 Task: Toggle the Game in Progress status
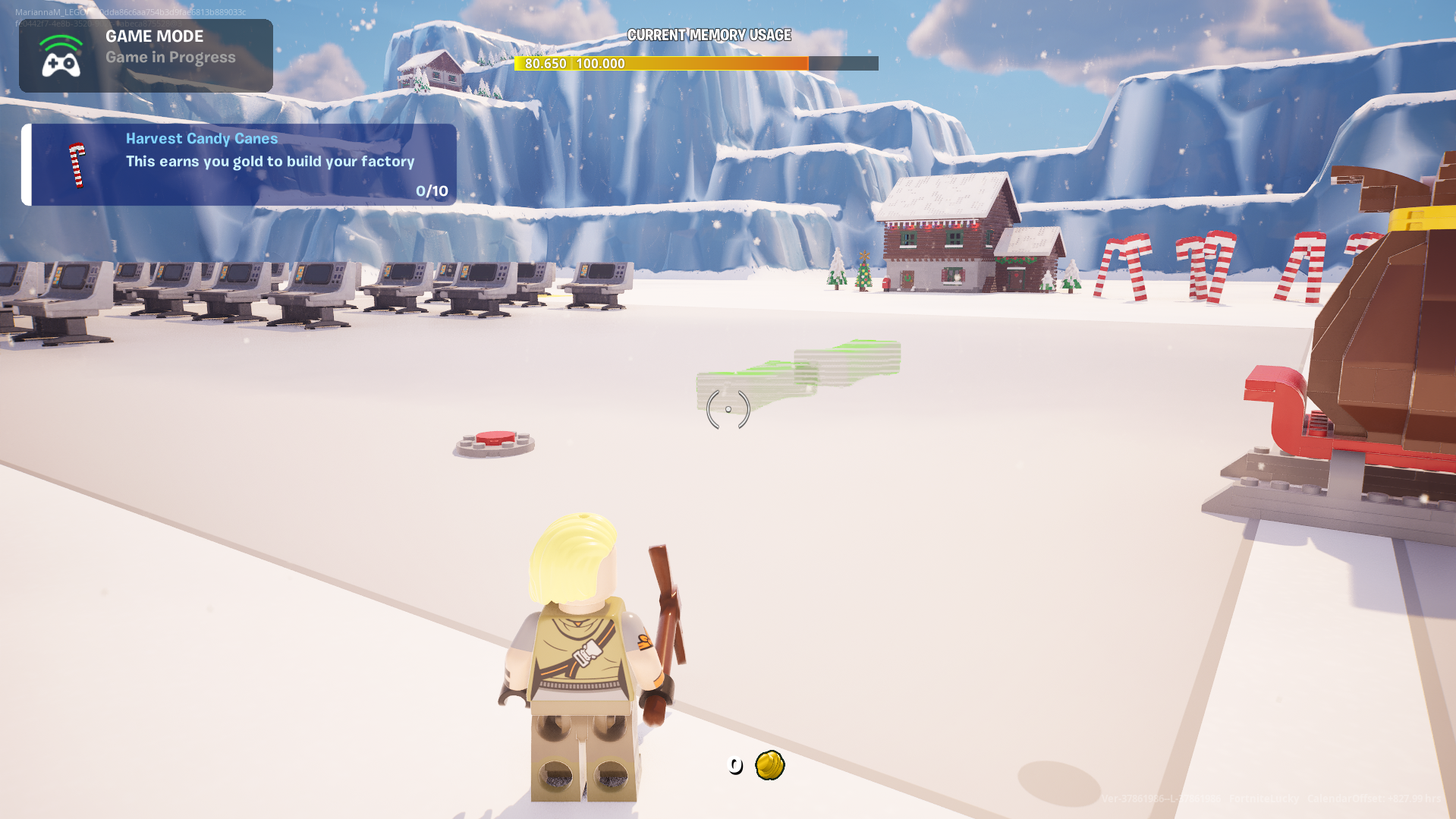point(170,57)
